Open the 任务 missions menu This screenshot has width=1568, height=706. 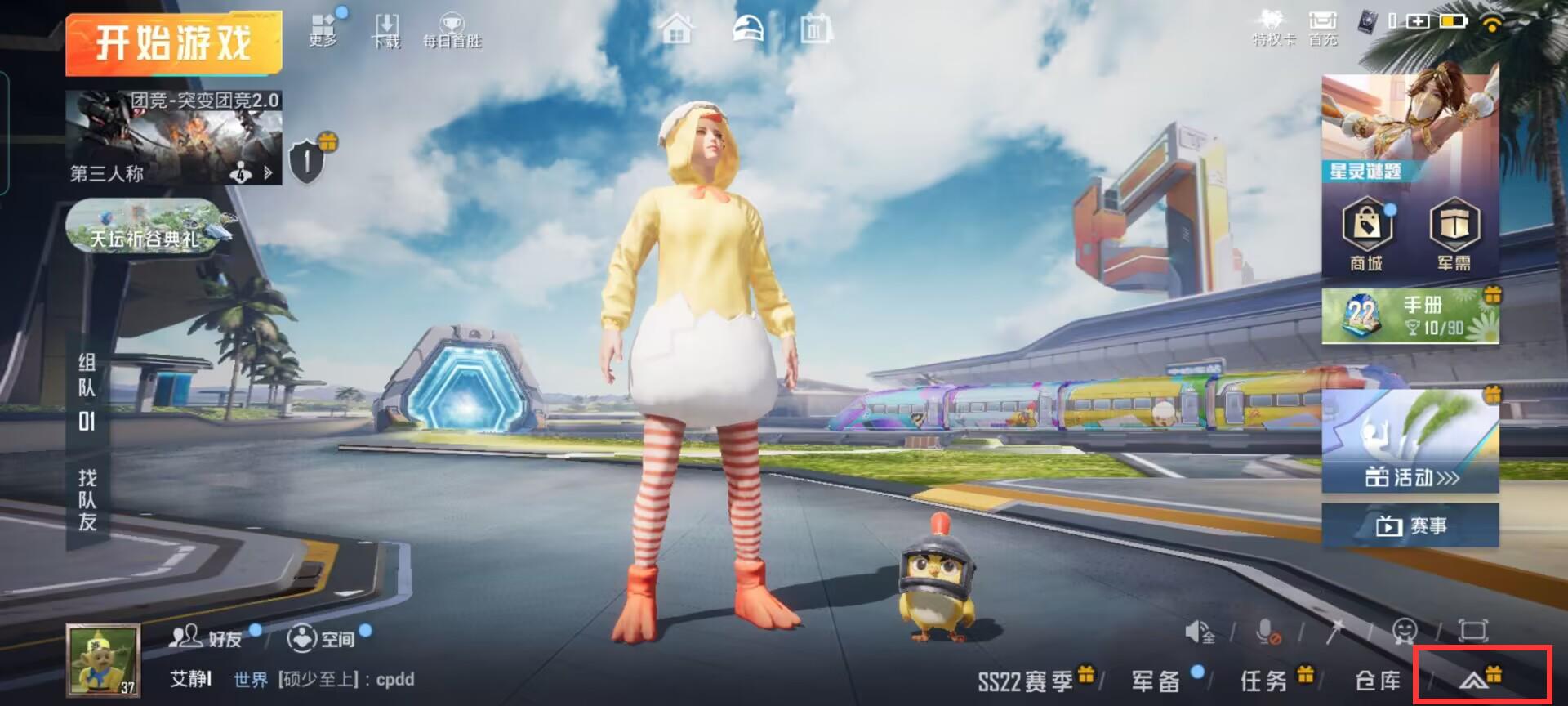[x=1264, y=681]
